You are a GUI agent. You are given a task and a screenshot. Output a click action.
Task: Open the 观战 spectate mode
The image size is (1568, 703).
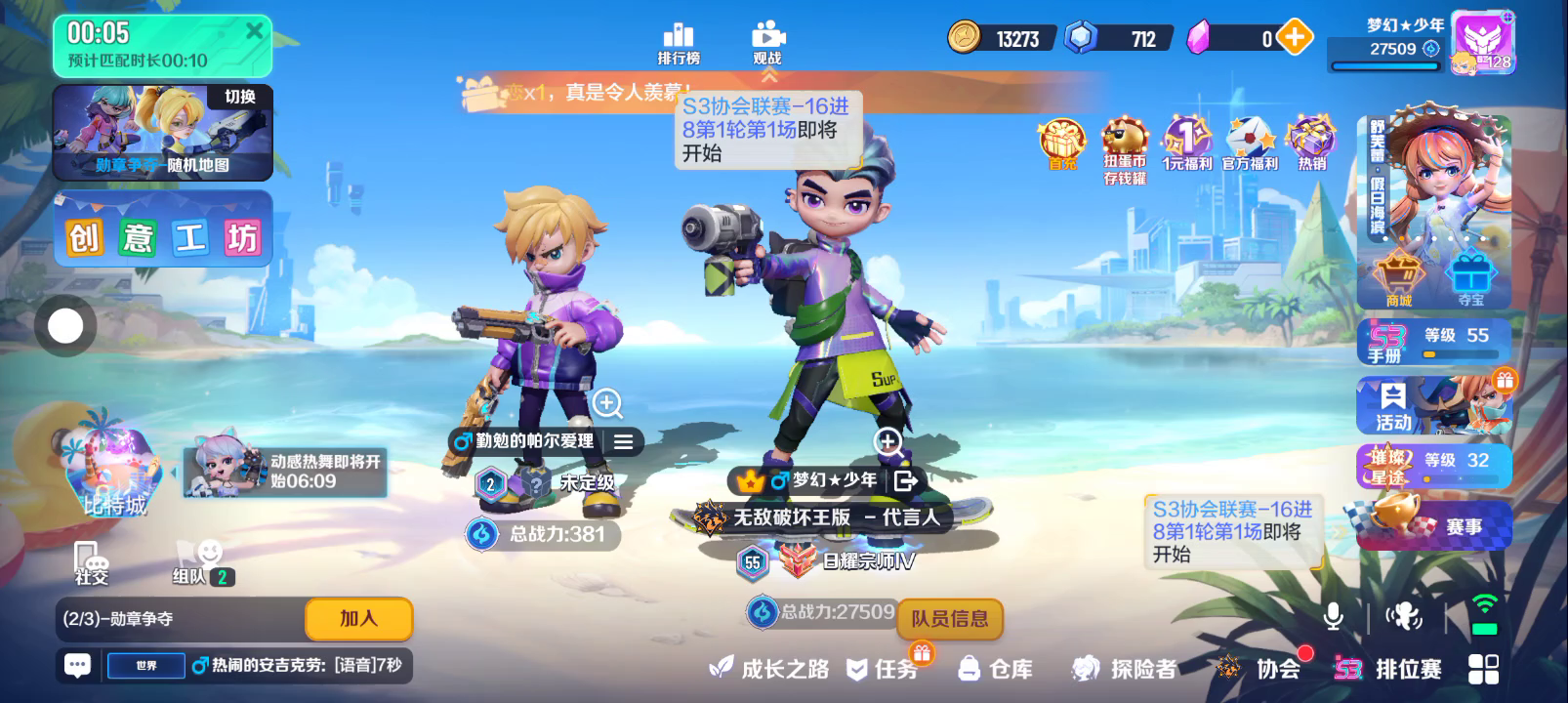[767, 43]
